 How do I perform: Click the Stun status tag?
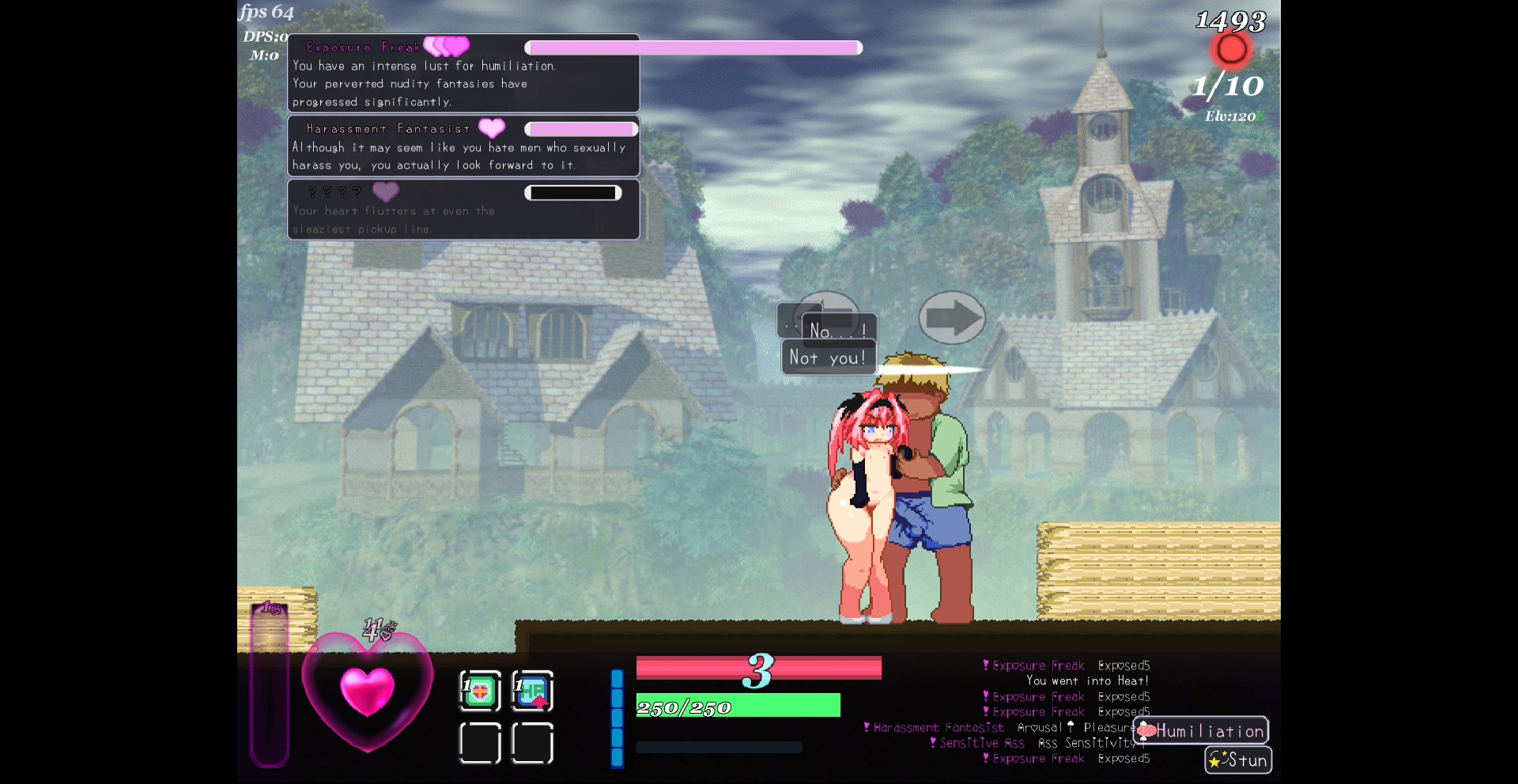(x=1238, y=760)
